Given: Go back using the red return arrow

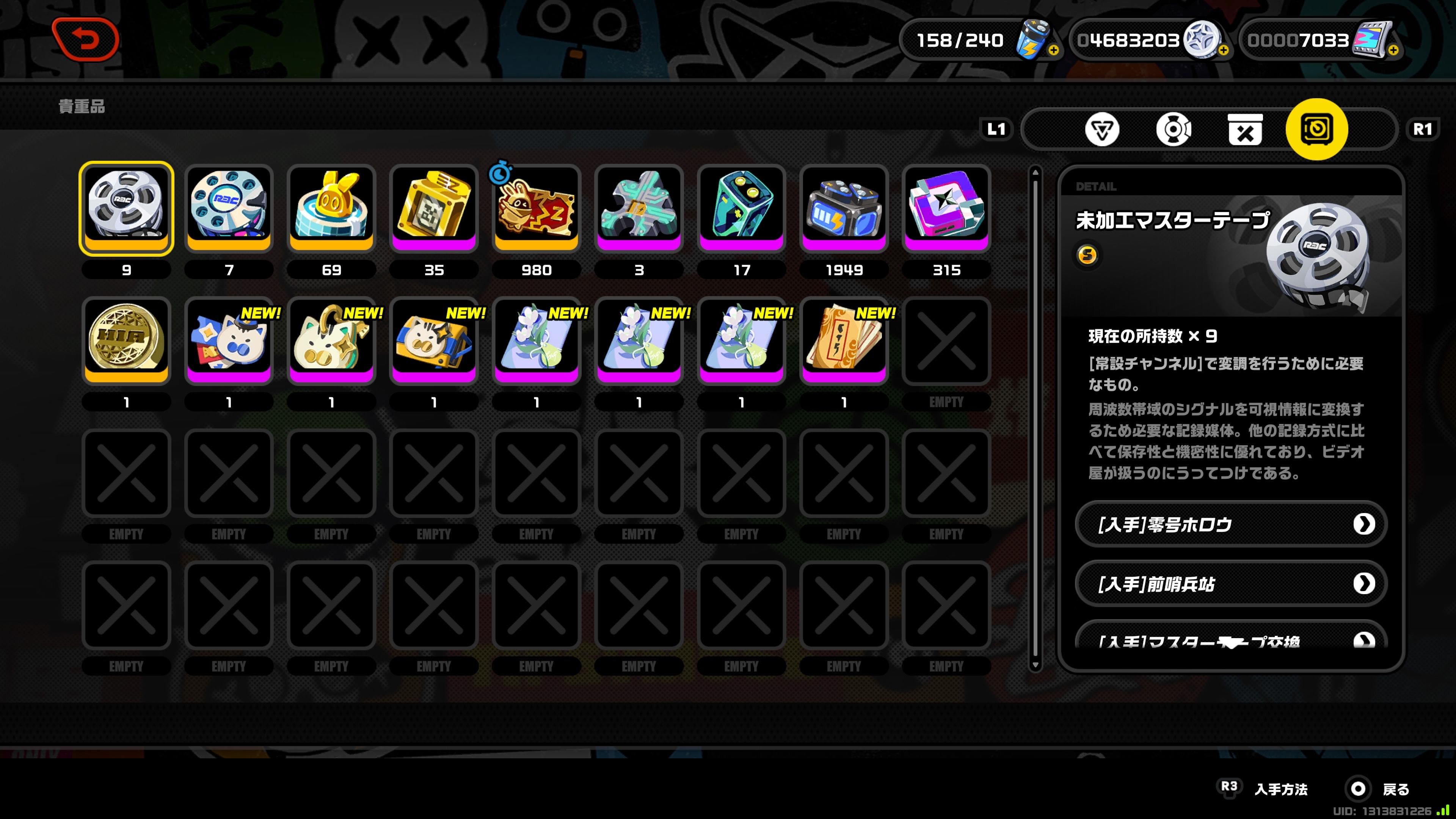Looking at the screenshot, I should point(85,39).
